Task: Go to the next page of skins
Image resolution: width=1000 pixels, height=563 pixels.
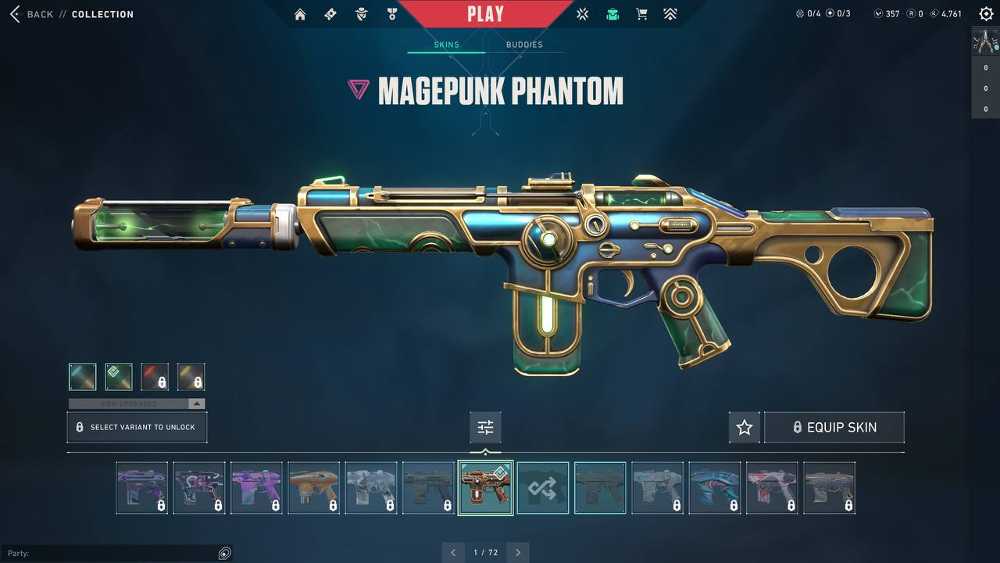Action: tap(517, 552)
